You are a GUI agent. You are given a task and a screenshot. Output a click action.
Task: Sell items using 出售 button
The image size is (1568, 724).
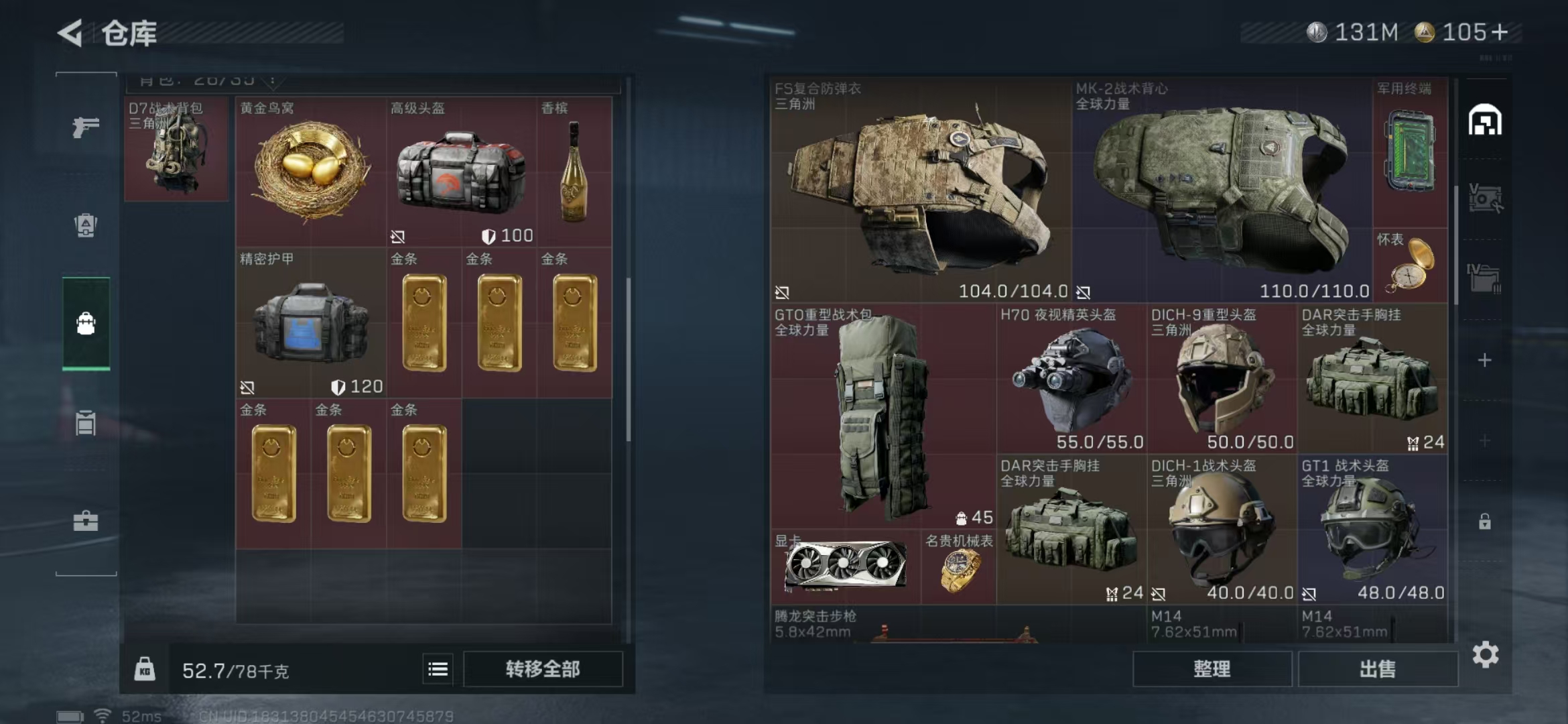point(1378,669)
